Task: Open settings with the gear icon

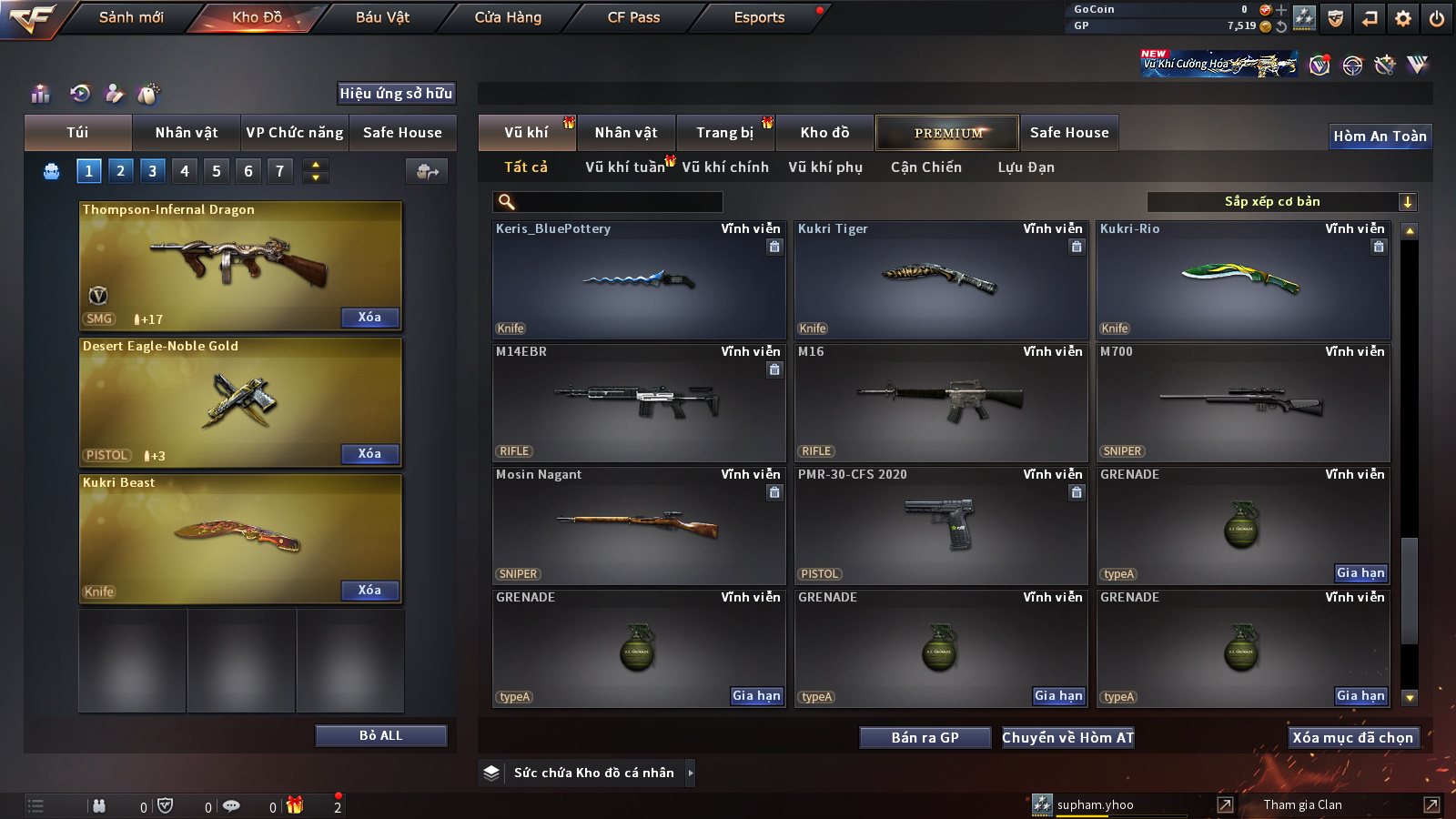Action: coord(1403,18)
